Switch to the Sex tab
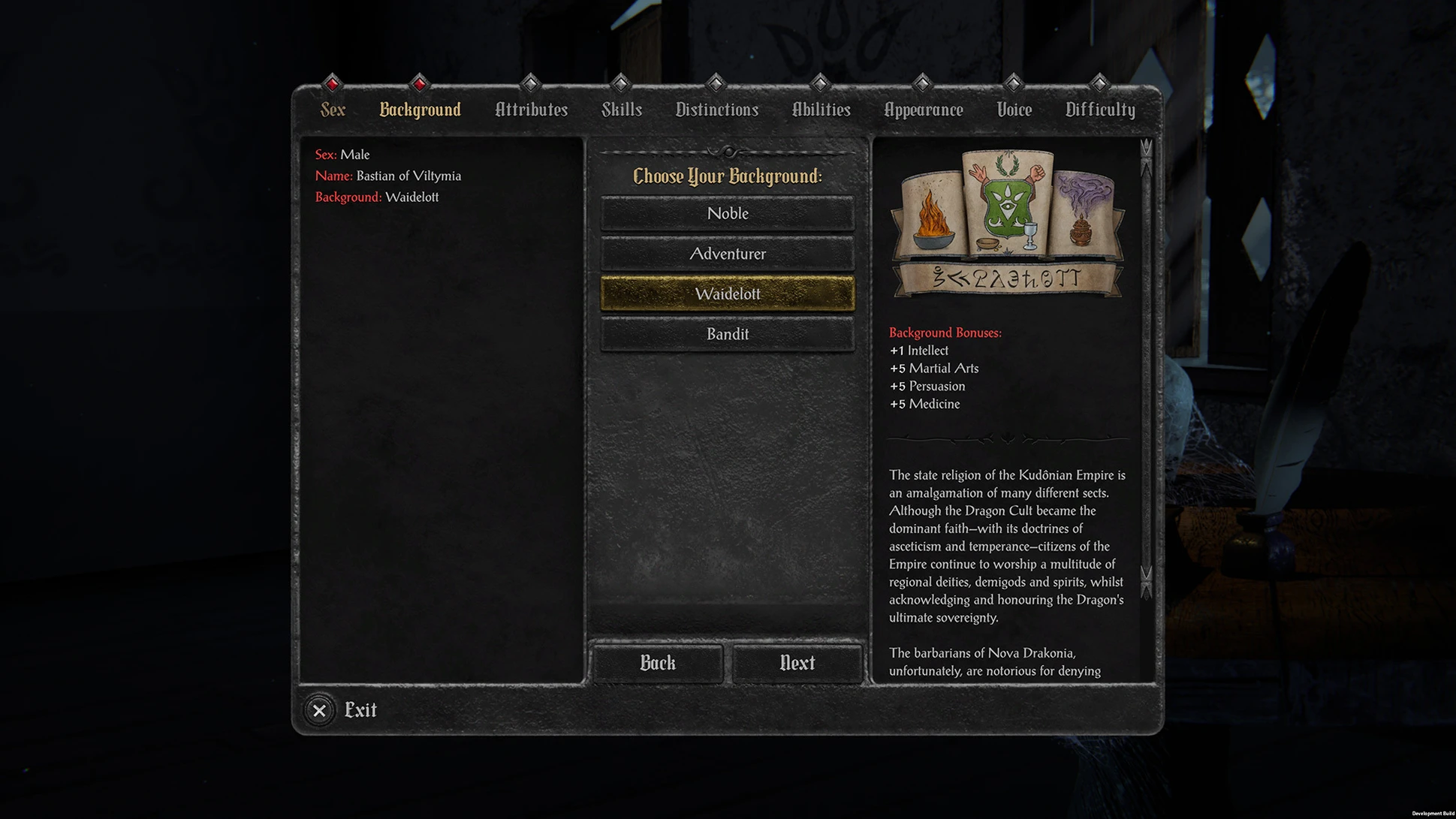The height and width of the screenshot is (819, 1456). click(x=333, y=110)
